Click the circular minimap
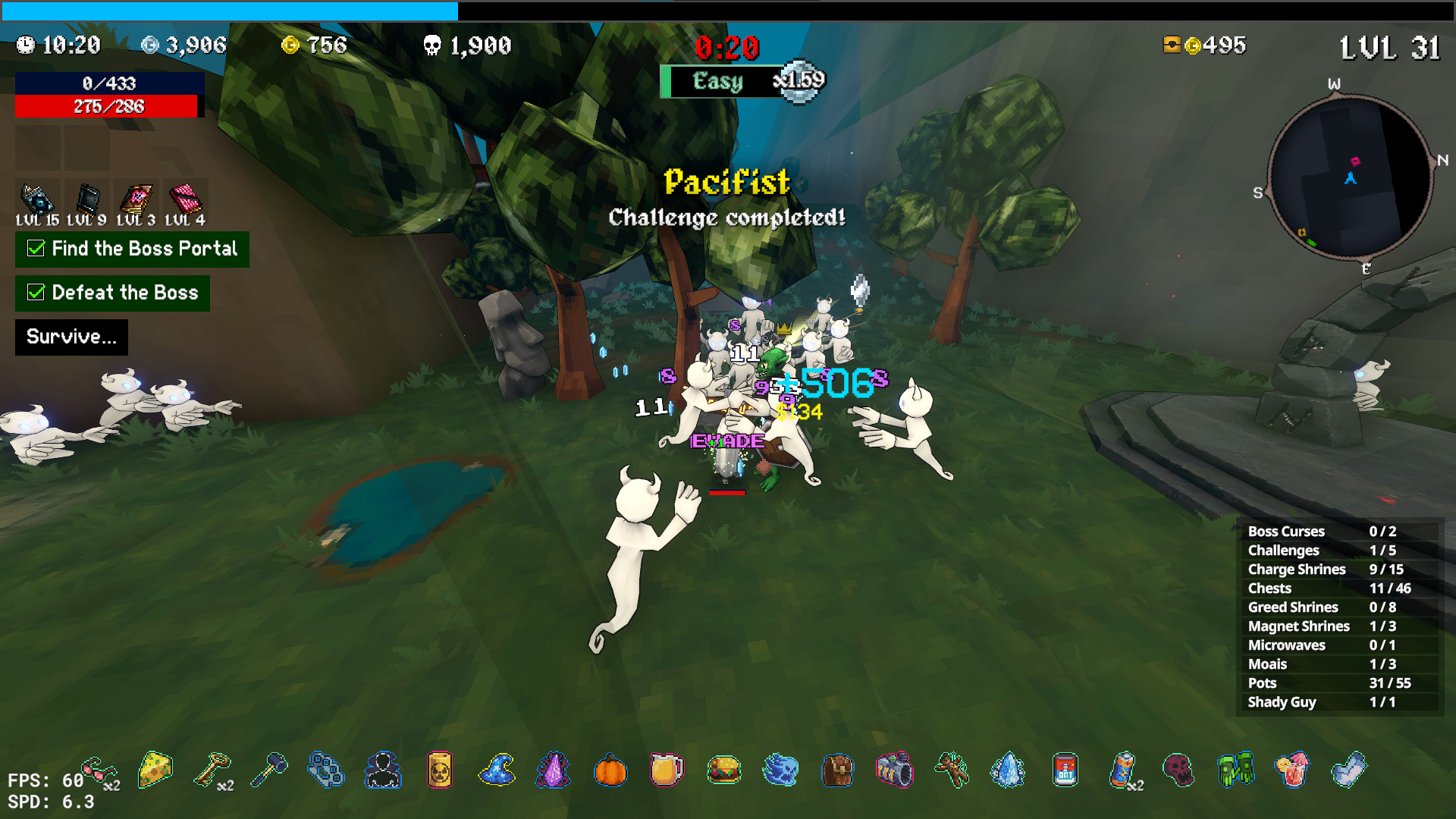 [x=1350, y=178]
